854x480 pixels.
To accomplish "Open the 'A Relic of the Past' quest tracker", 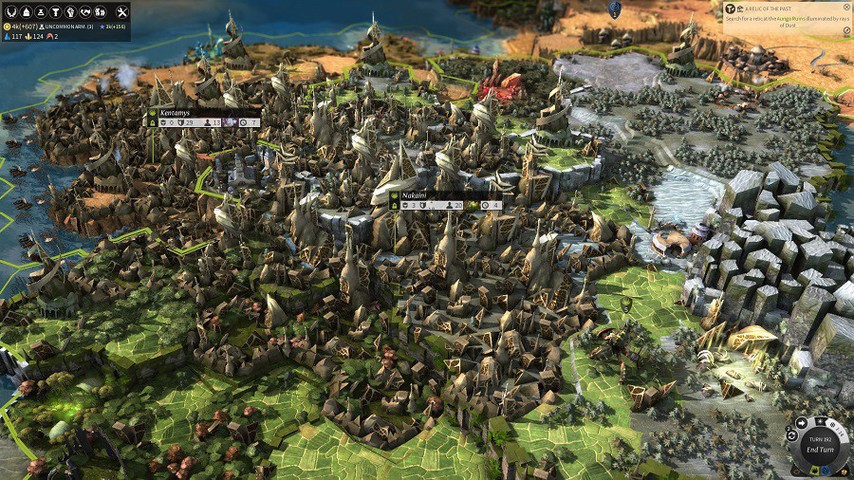I will (x=787, y=14).
